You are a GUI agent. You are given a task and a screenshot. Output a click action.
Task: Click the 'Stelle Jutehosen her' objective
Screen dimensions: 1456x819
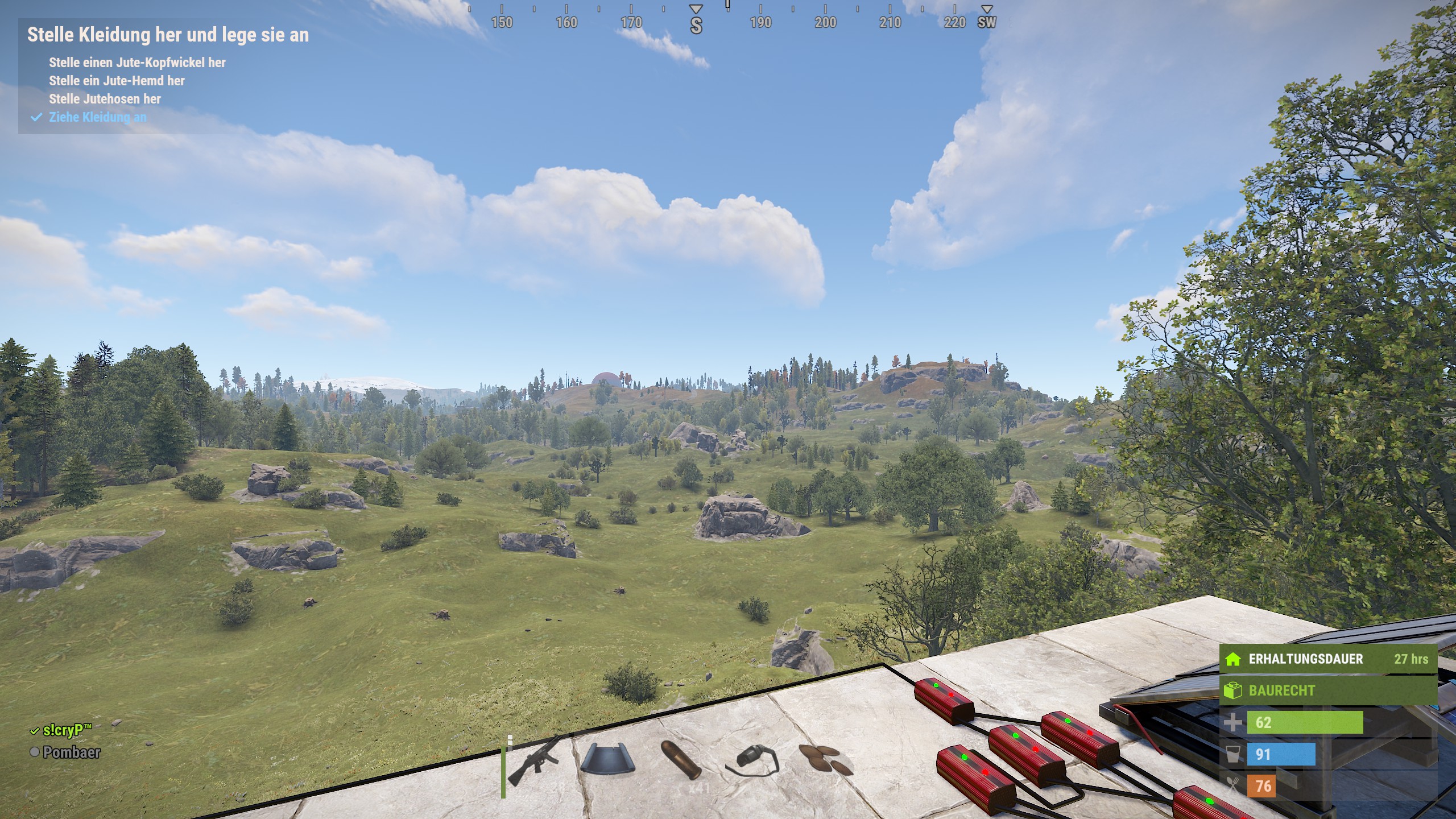105,99
